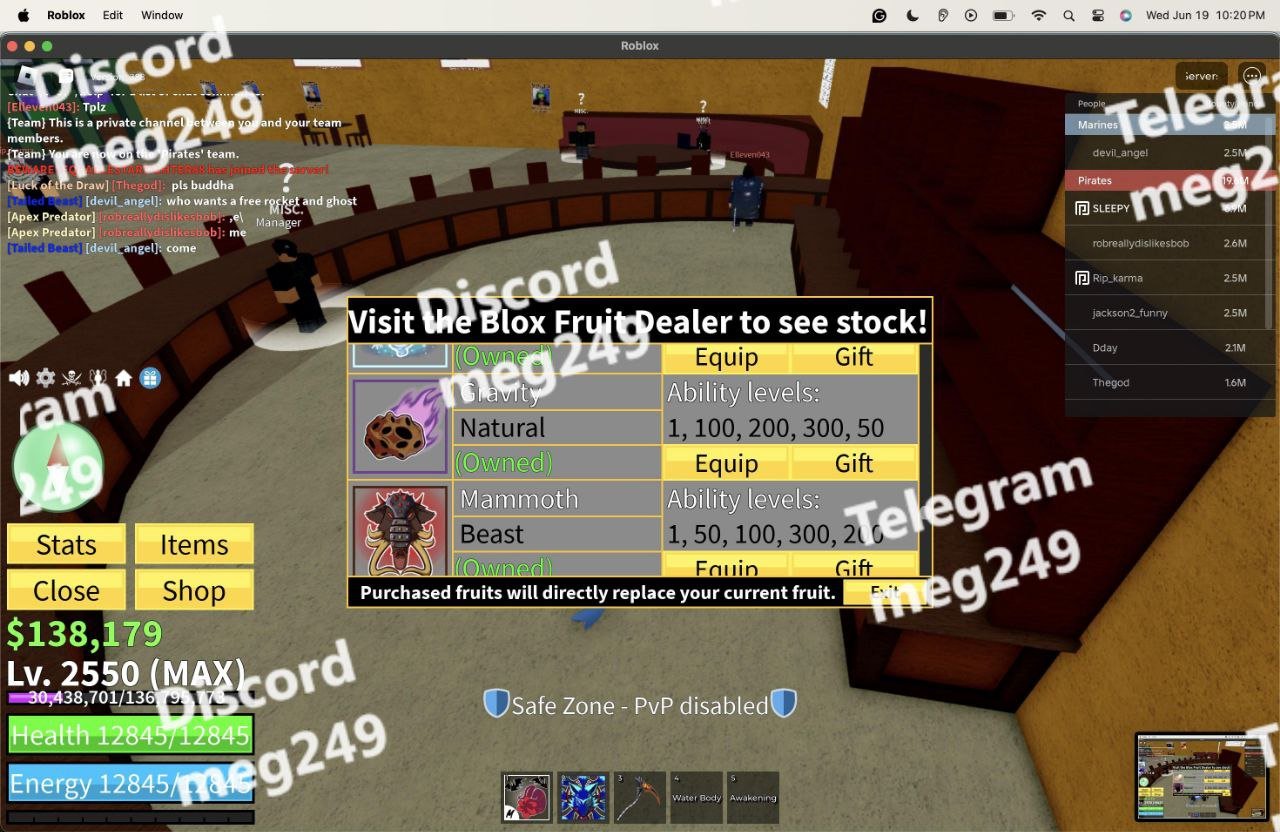The image size is (1280, 832).
Task: Toggle the sound speaker icon
Action: tap(19, 378)
